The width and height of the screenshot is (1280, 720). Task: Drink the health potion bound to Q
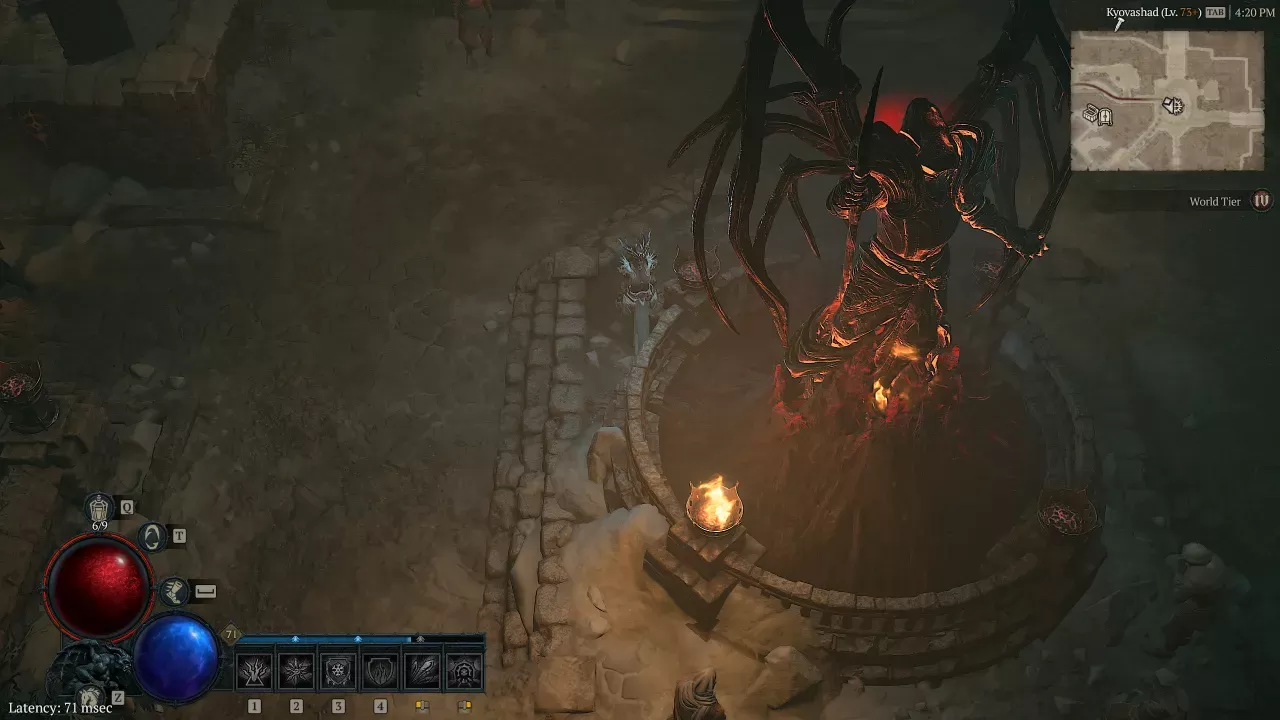[100, 507]
